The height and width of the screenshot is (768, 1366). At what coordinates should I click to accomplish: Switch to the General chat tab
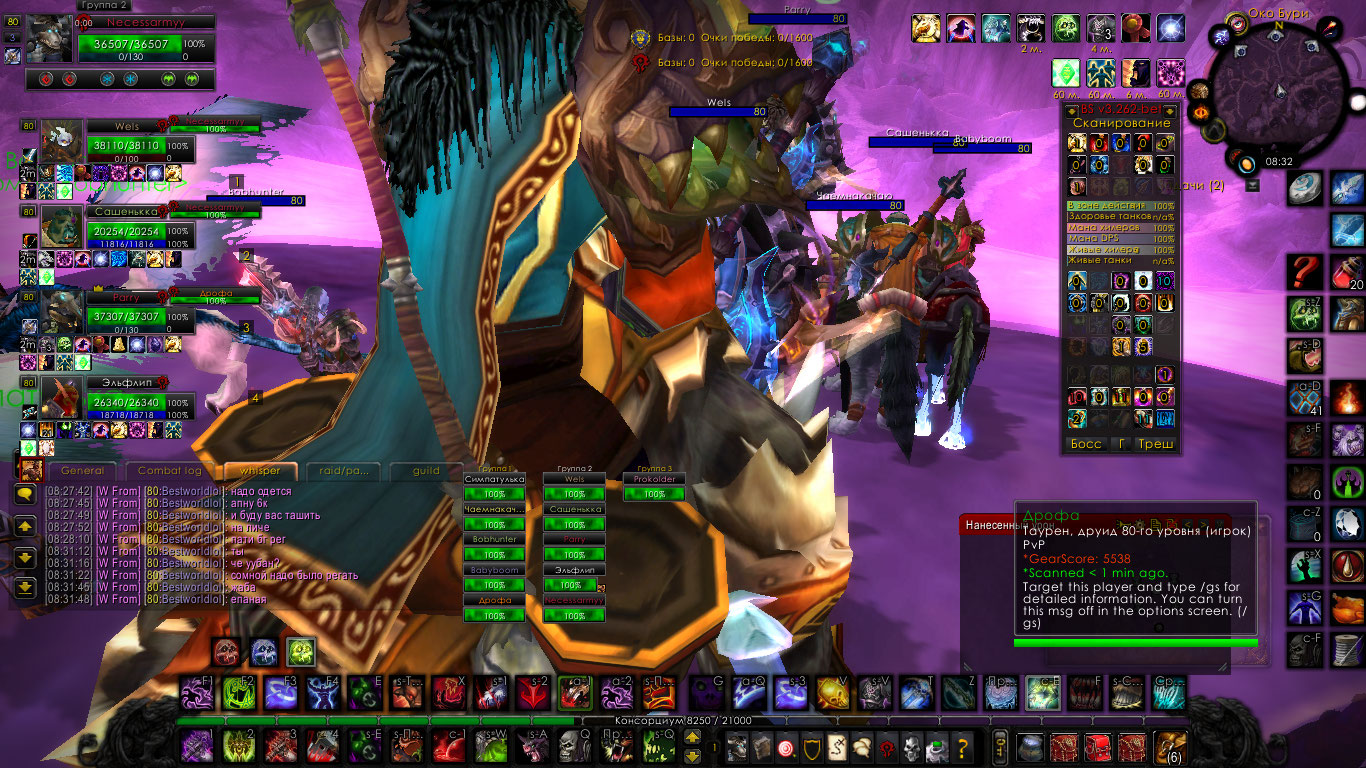(x=82, y=470)
